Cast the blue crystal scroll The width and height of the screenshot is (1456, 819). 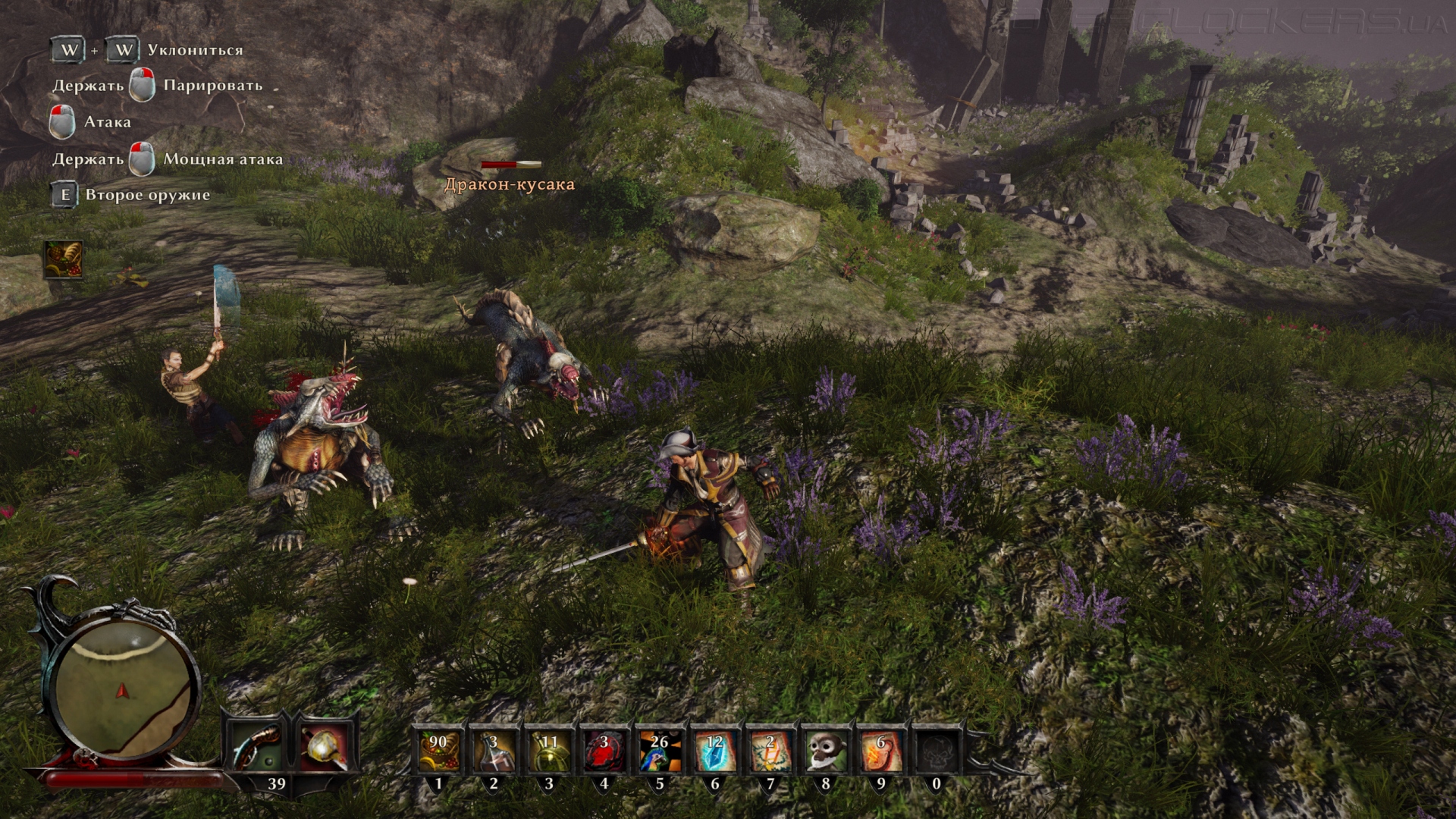tap(715, 751)
